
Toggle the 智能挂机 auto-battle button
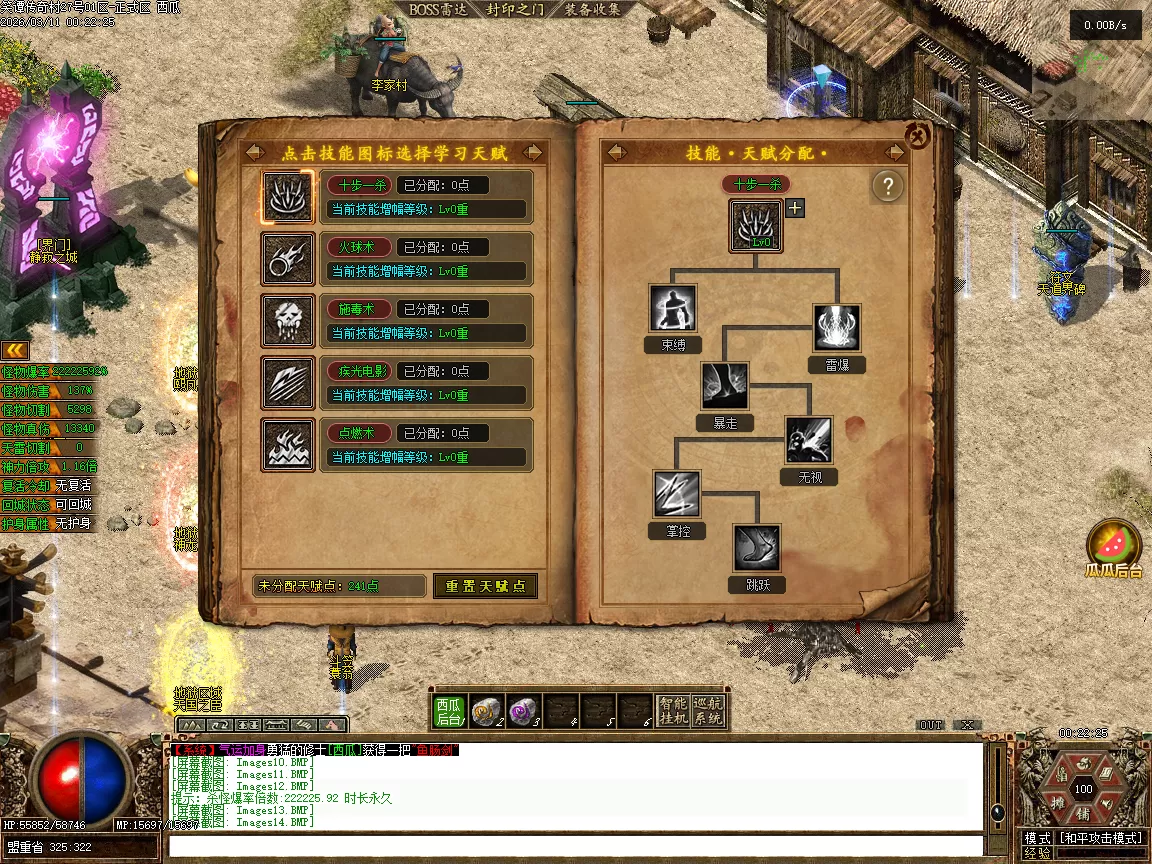click(x=673, y=710)
